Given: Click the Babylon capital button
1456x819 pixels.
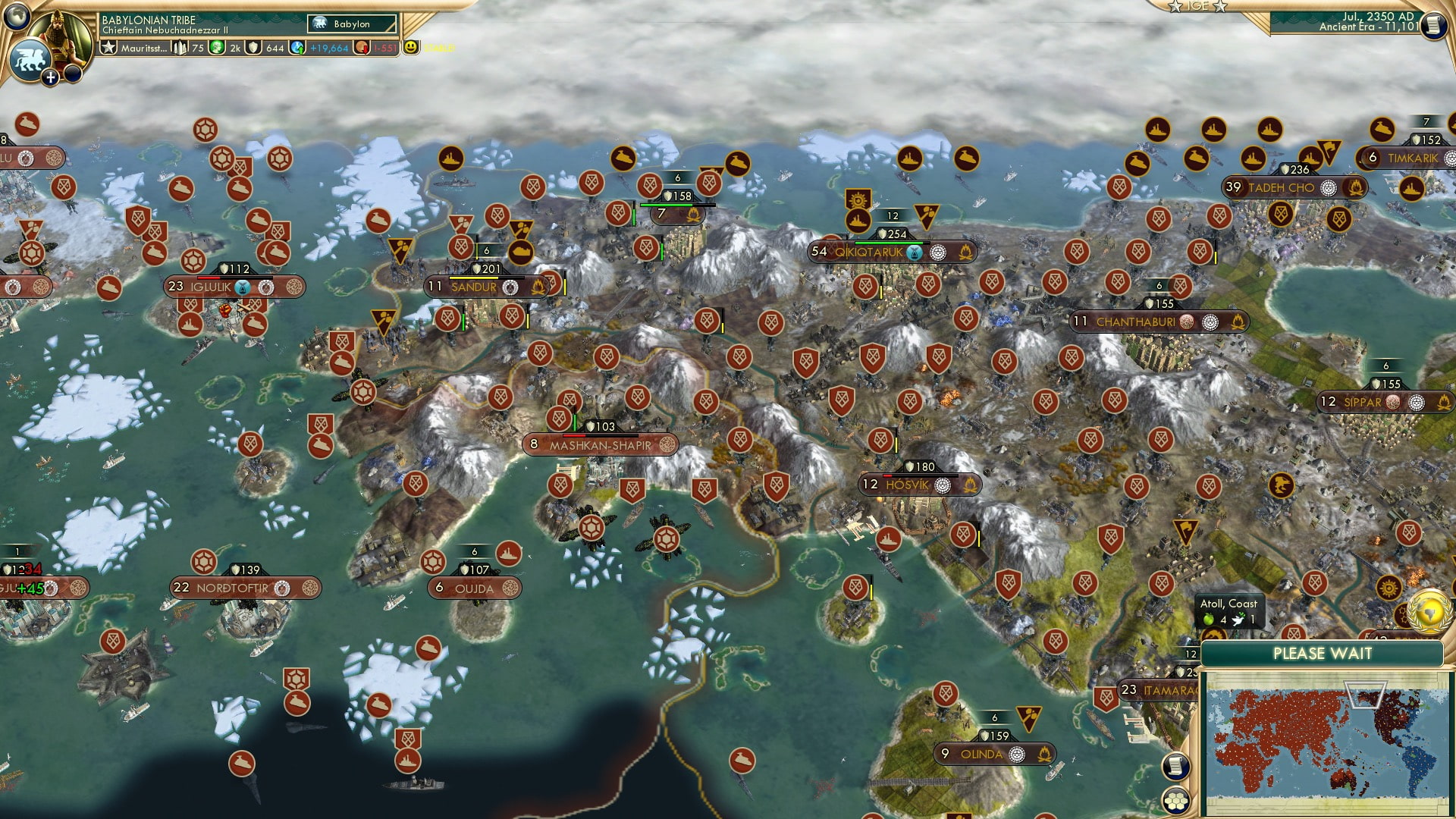Looking at the screenshot, I should coord(353,24).
